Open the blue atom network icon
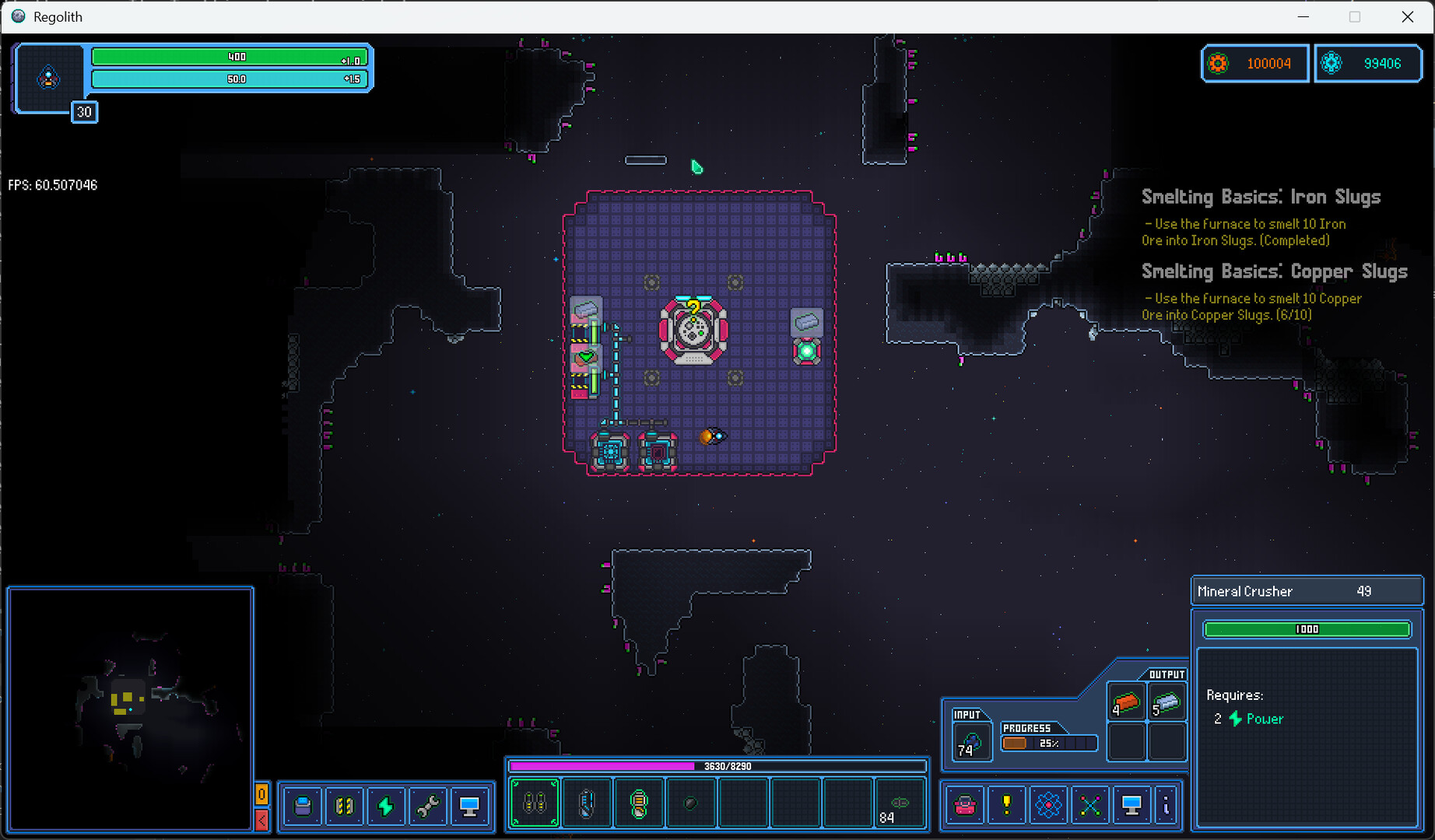1435x840 pixels. 1048,804
